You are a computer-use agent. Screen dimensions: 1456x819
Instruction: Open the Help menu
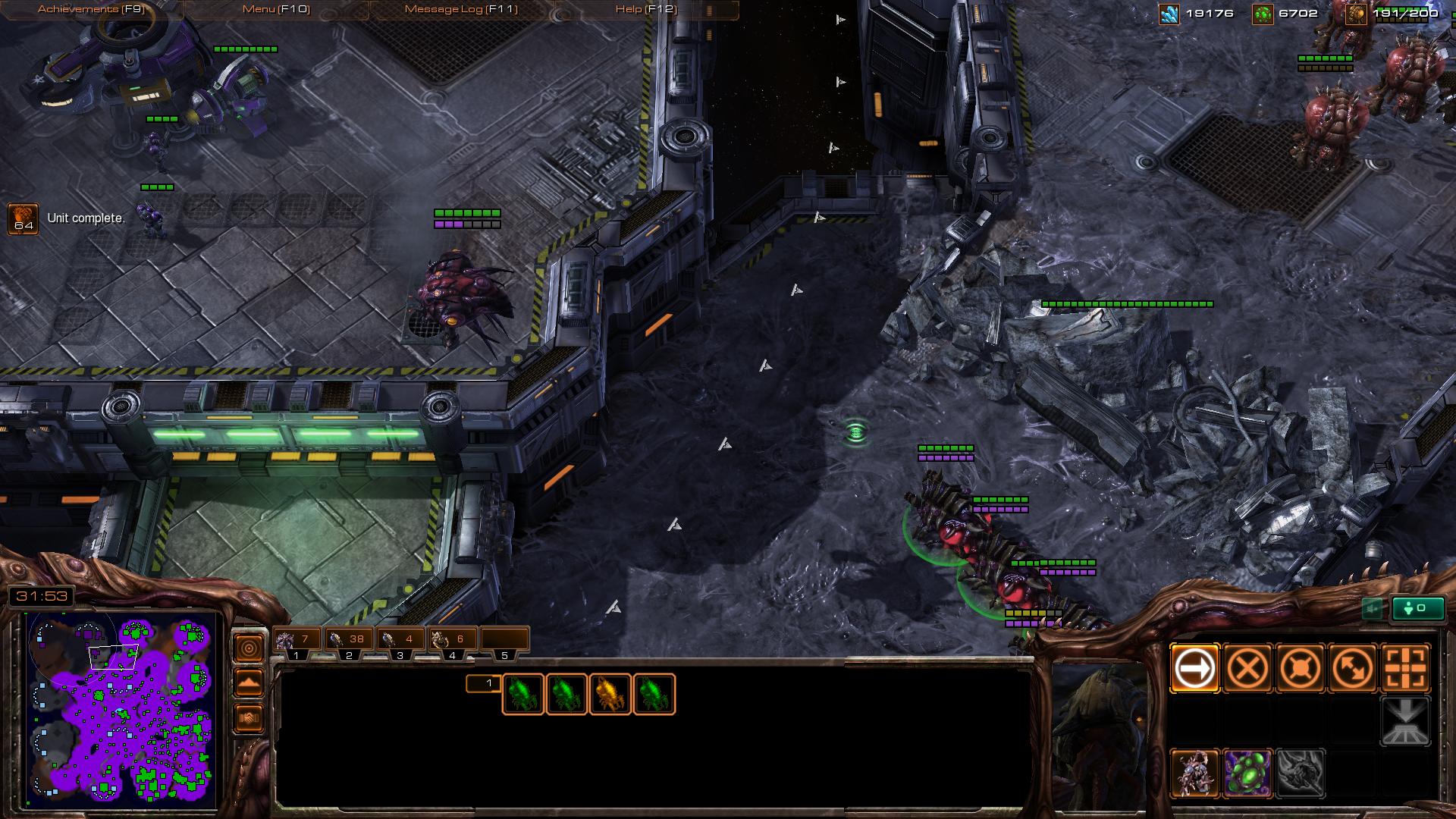(646, 9)
